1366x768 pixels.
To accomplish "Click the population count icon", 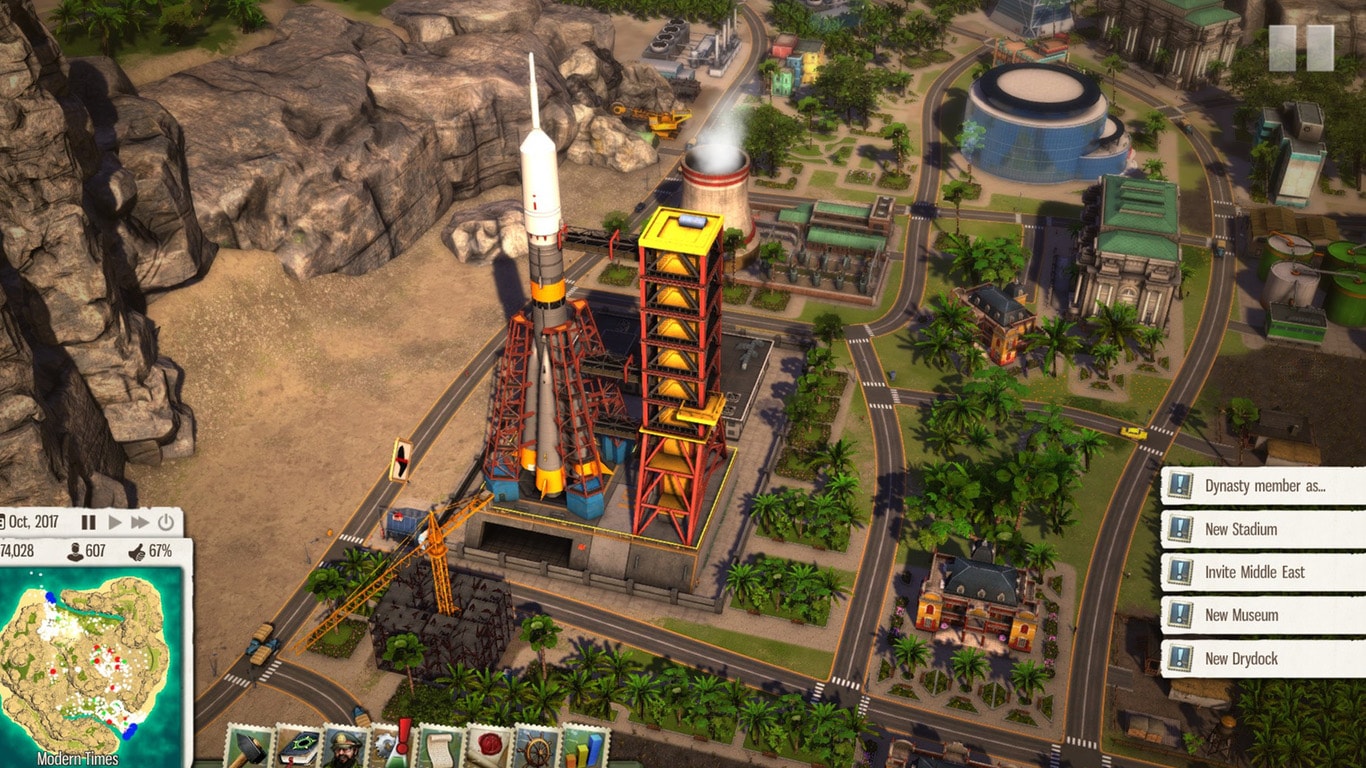I will coord(75,551).
